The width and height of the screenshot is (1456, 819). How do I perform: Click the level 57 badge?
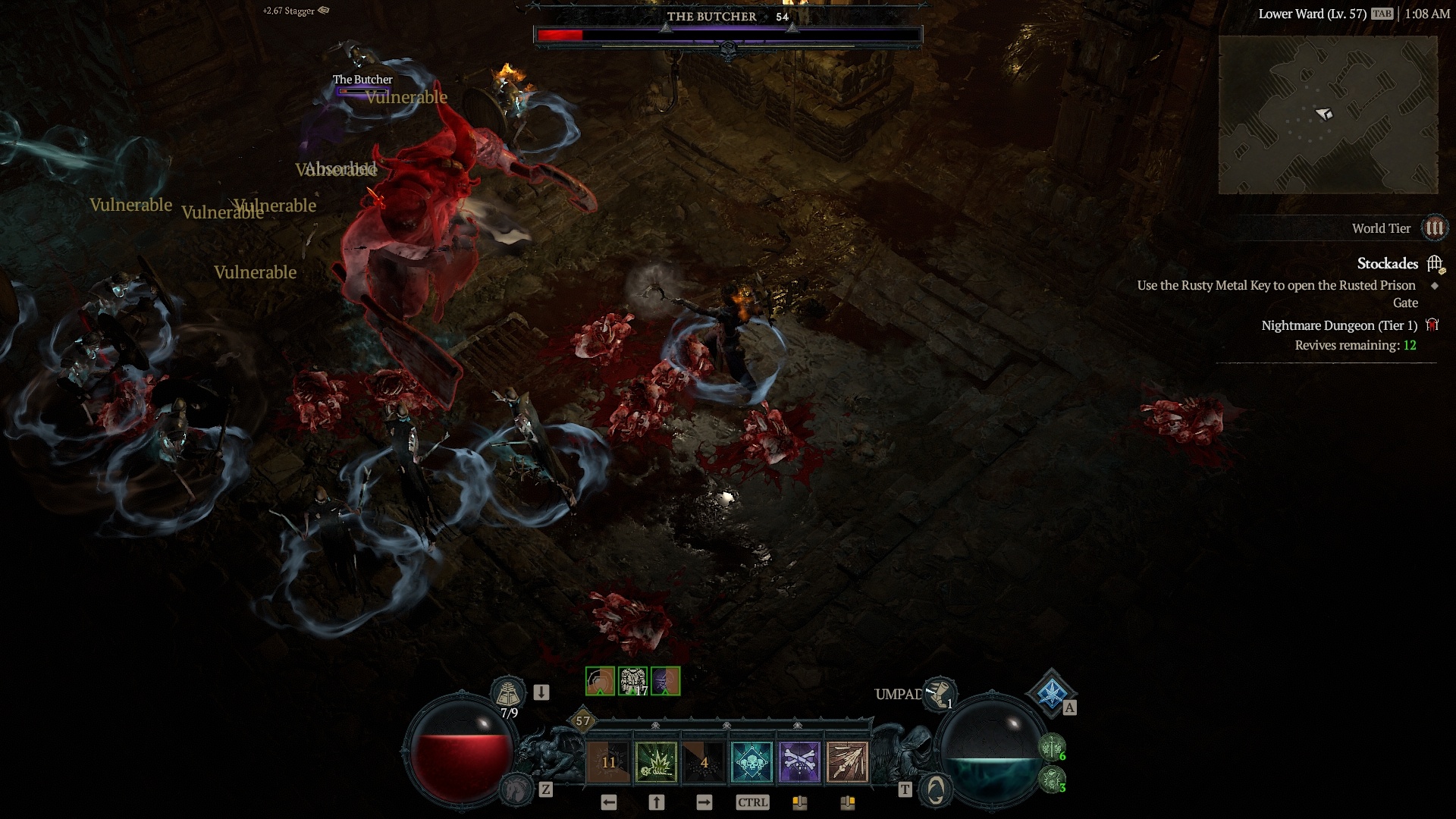pyautogui.click(x=582, y=720)
